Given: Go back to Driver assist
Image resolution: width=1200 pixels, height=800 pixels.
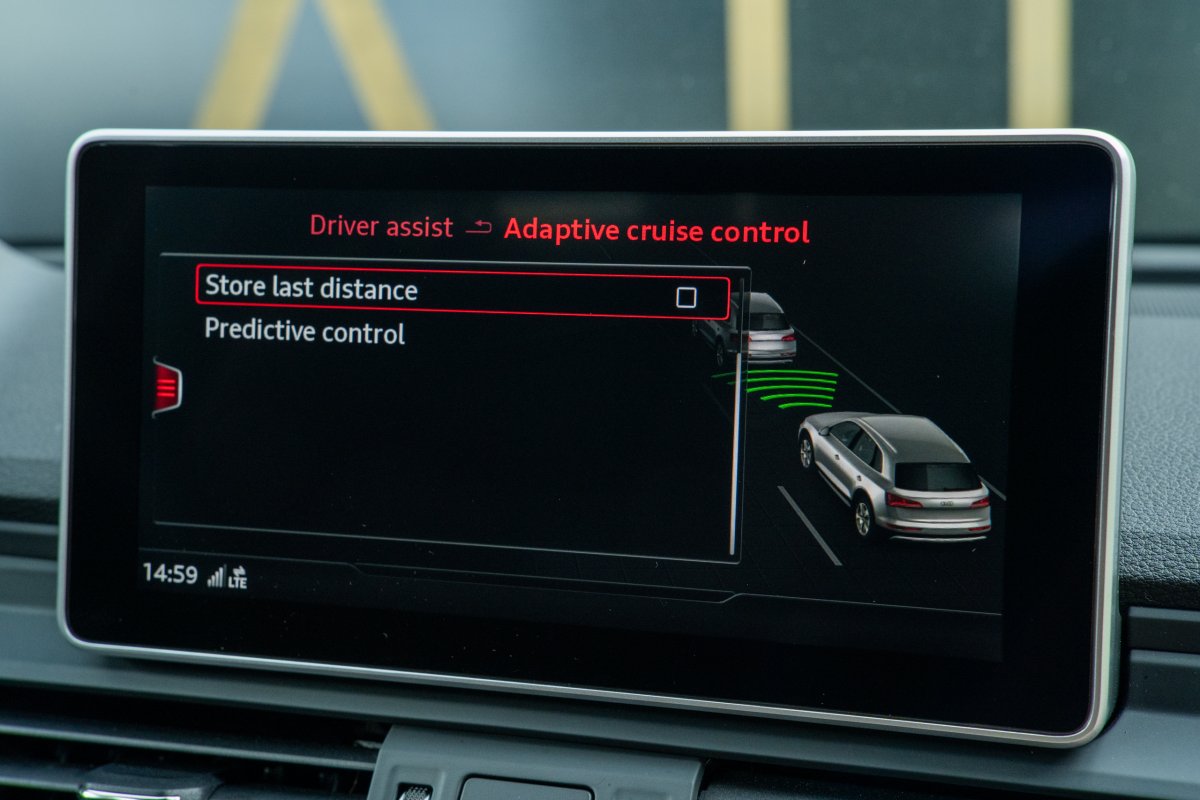Looking at the screenshot, I should (381, 226).
